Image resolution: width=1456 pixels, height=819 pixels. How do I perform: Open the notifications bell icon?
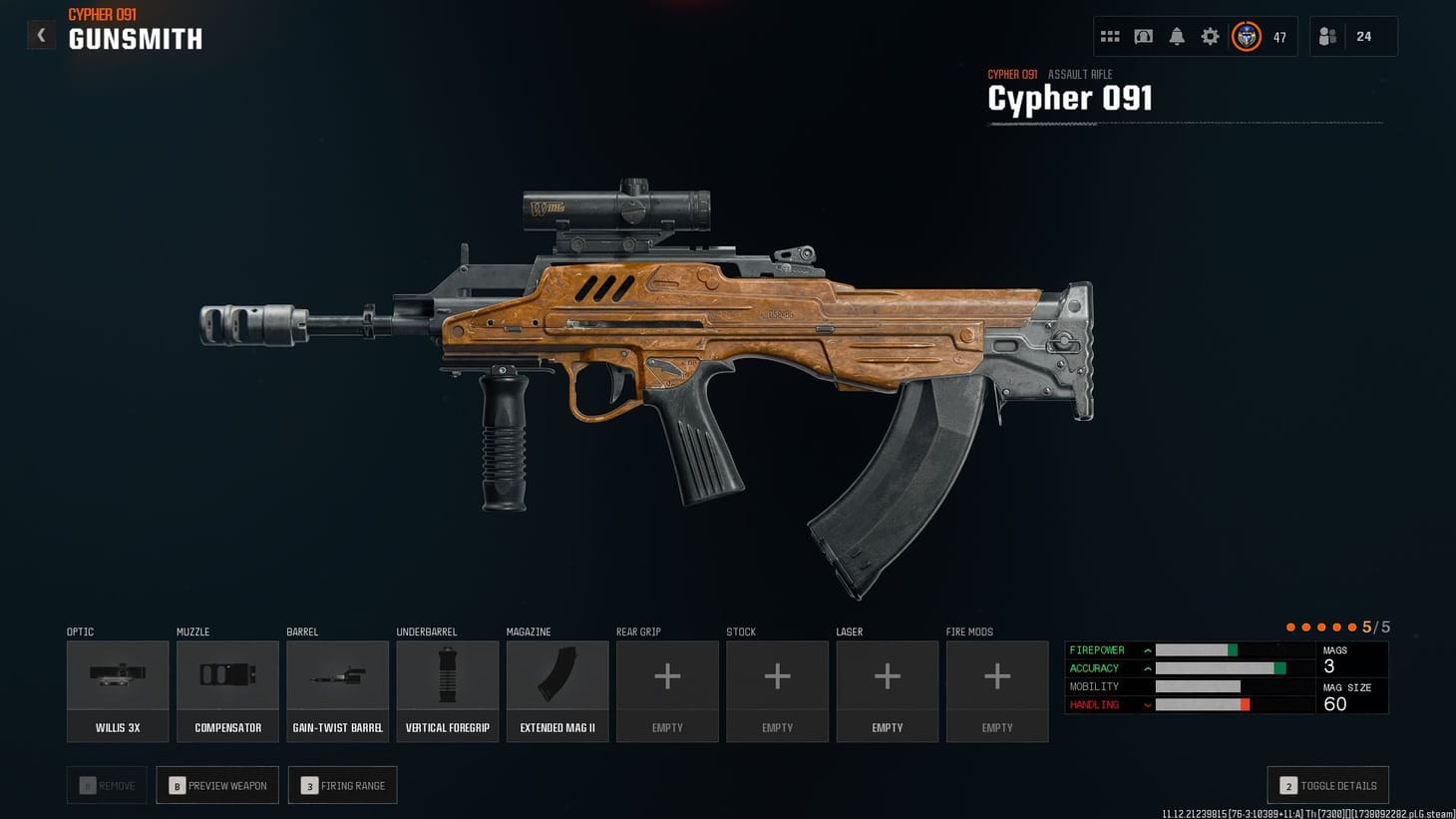point(1177,36)
